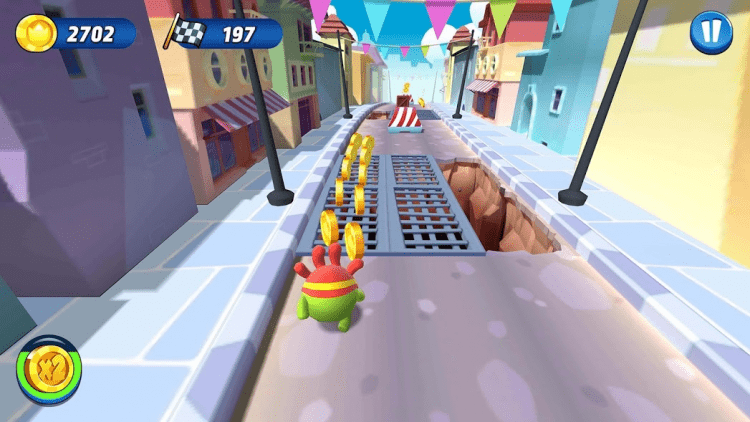Pause the game with the blue button

tap(710, 33)
